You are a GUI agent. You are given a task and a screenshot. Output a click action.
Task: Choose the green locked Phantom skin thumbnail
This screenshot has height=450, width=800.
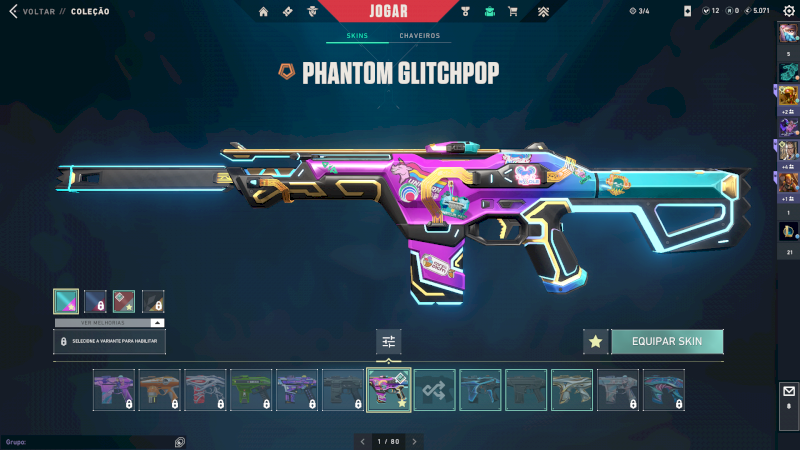pyautogui.click(x=252, y=390)
